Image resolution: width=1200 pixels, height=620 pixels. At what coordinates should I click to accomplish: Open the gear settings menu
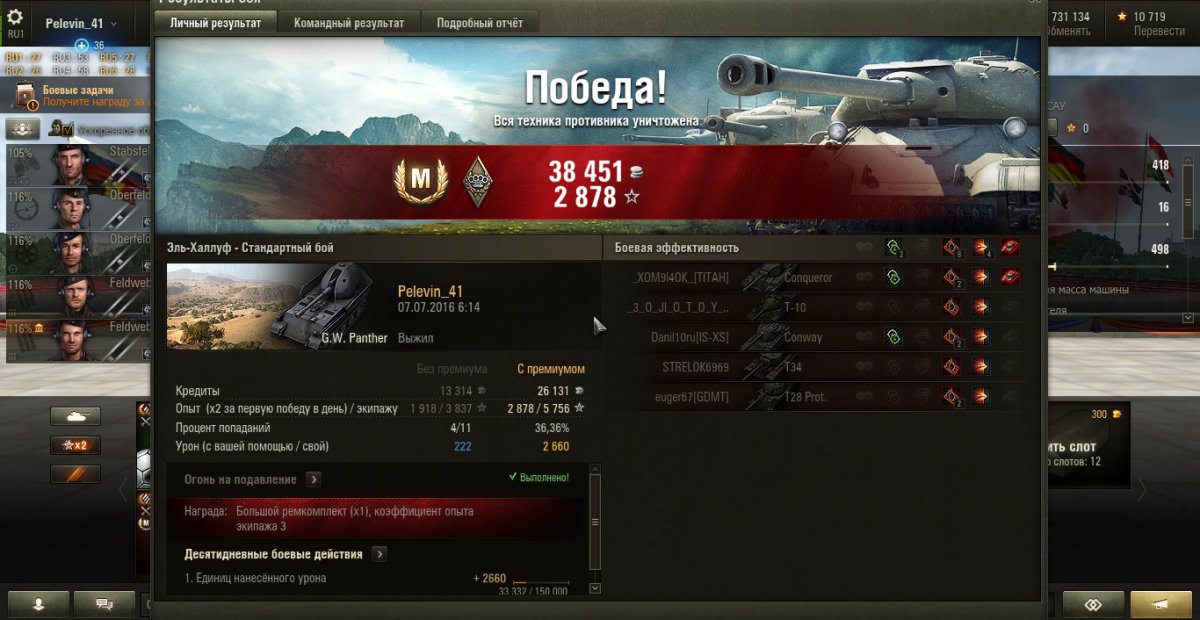[15, 17]
